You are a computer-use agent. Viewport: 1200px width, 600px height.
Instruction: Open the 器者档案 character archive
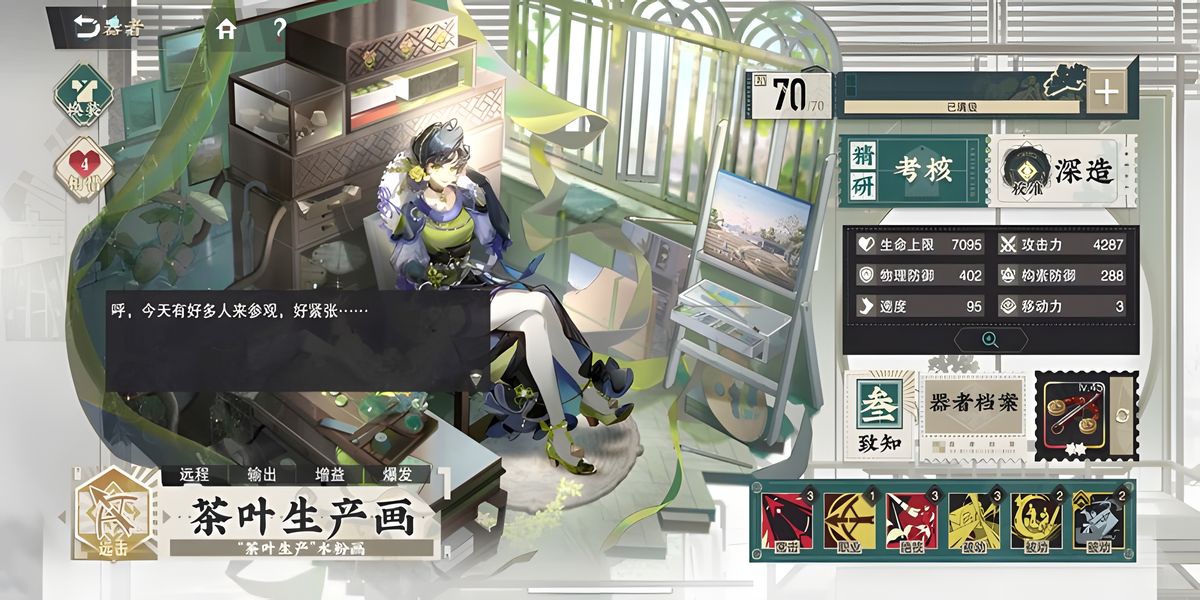pos(973,415)
